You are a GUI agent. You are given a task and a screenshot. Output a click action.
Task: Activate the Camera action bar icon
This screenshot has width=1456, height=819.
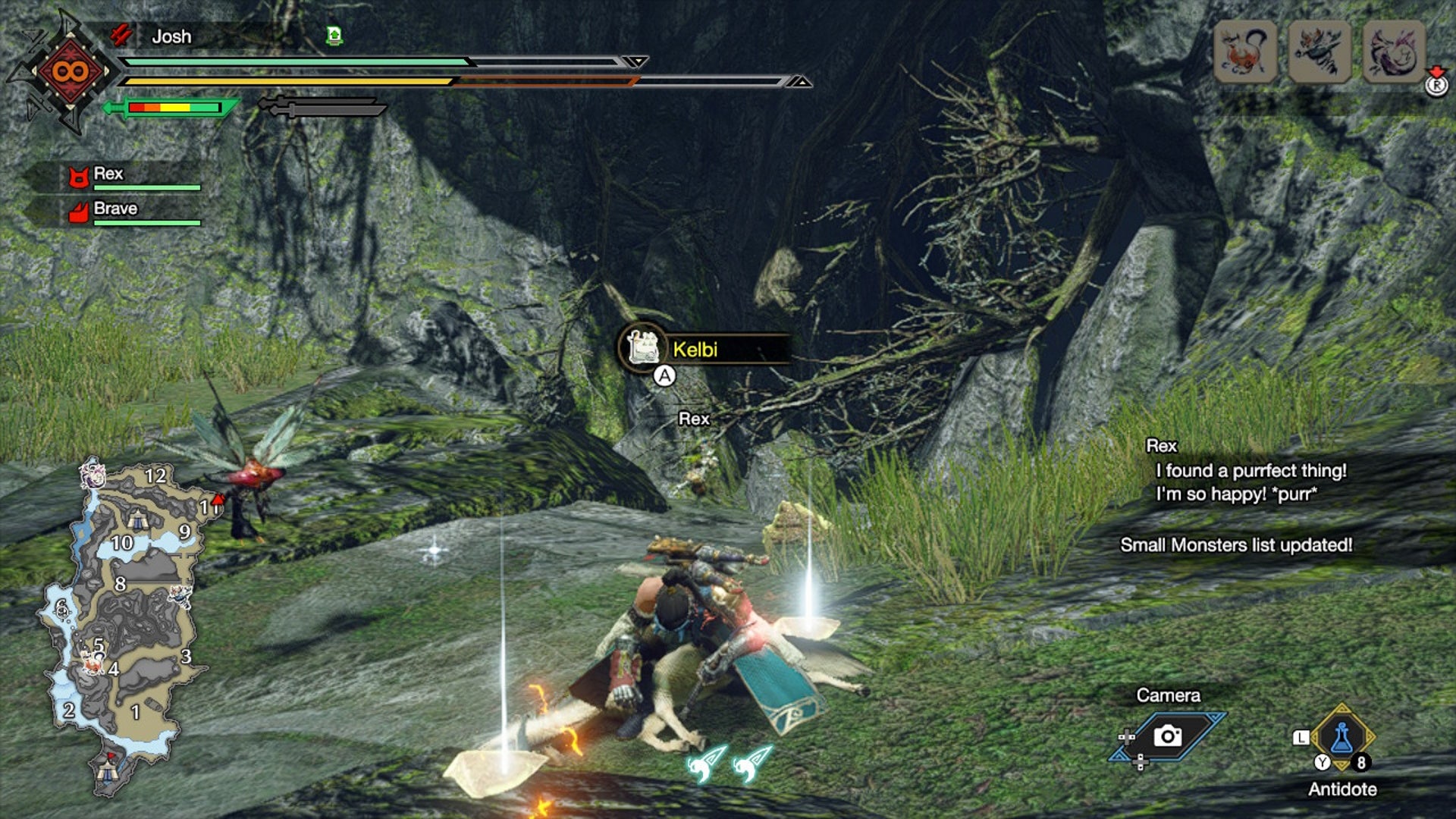click(1168, 736)
